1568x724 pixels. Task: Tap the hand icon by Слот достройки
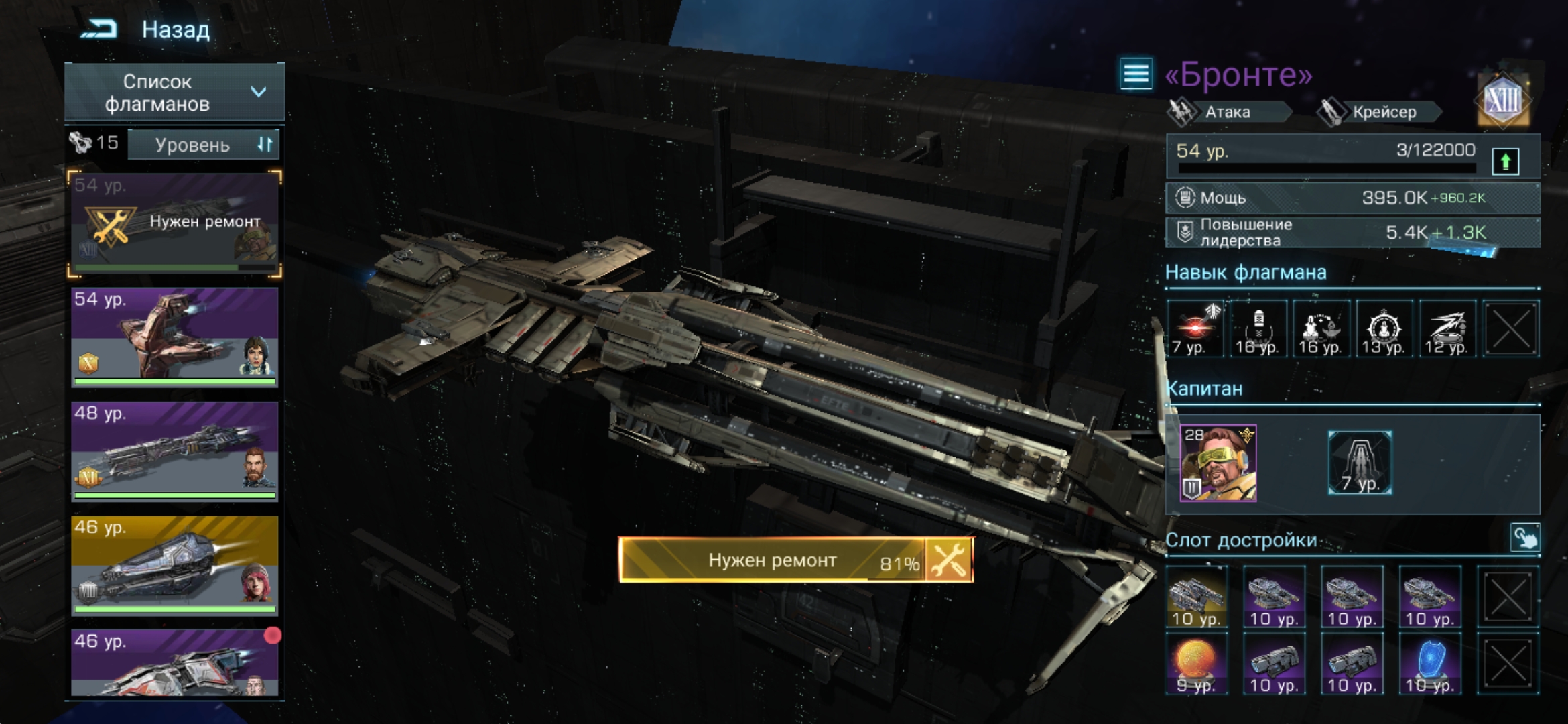coord(1524,538)
